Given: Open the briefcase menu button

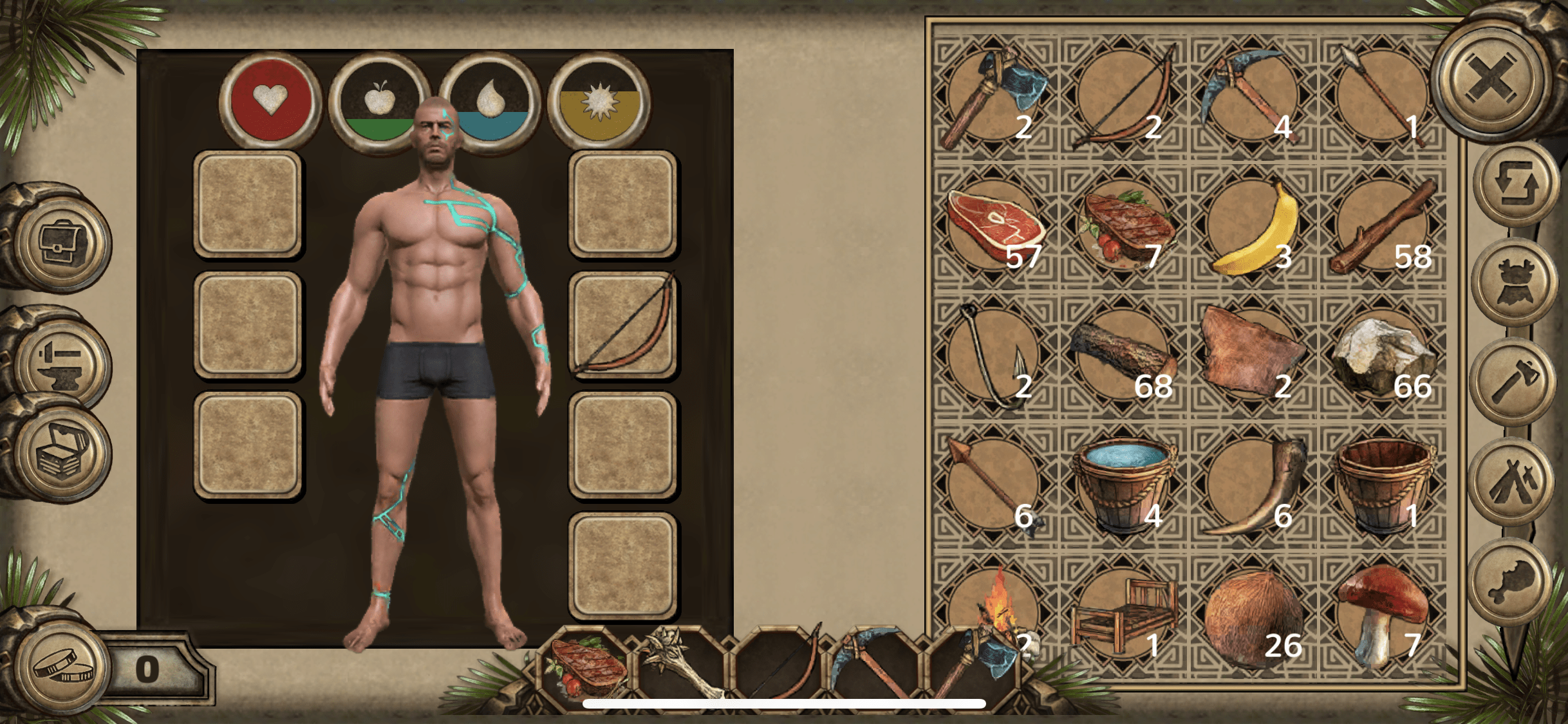Looking at the screenshot, I should [62, 243].
